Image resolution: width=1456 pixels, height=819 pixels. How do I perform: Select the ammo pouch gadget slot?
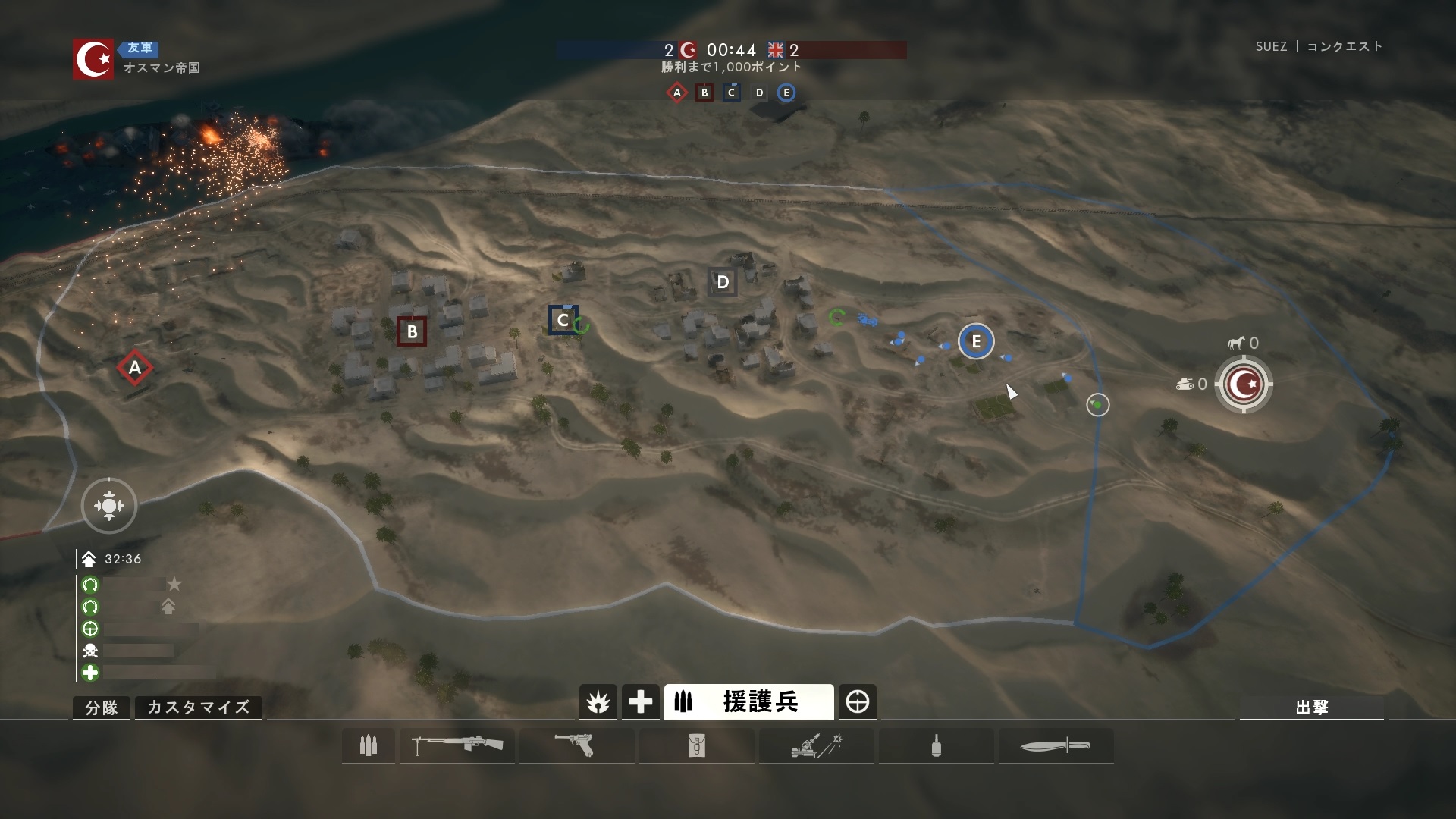coord(696,746)
